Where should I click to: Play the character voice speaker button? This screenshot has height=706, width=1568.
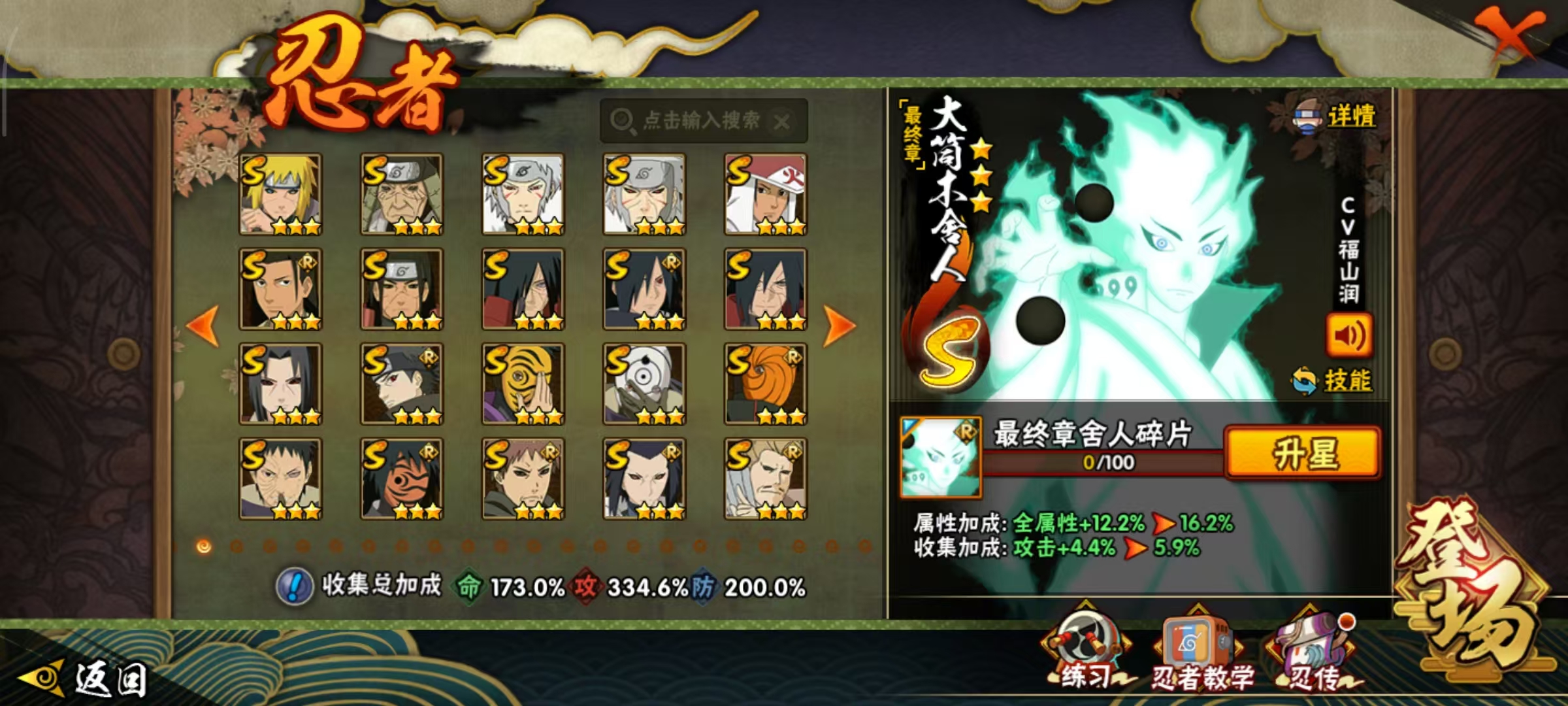tap(1348, 335)
